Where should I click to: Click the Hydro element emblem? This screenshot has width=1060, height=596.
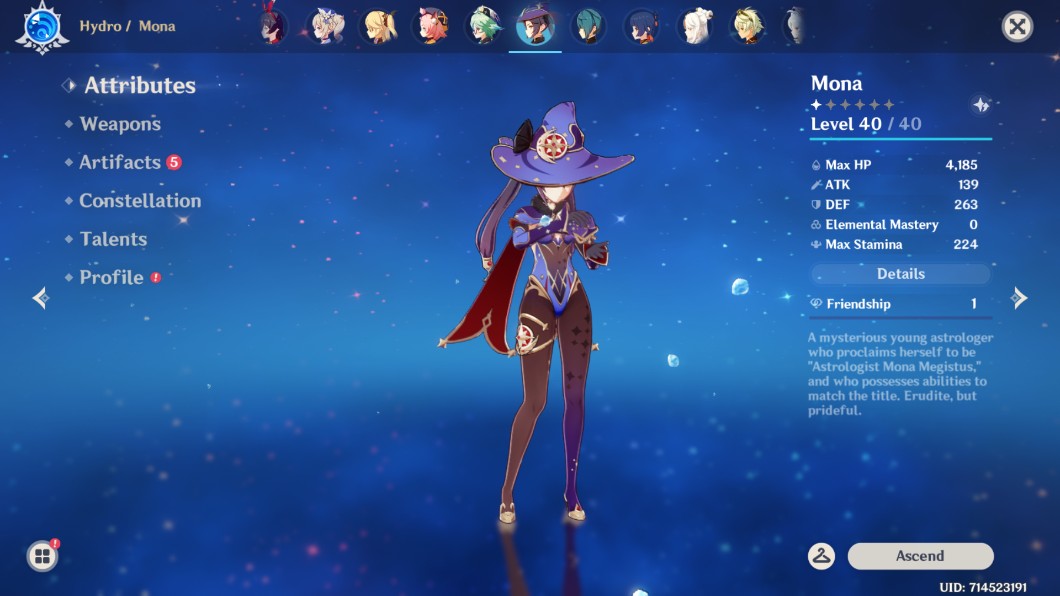41,27
